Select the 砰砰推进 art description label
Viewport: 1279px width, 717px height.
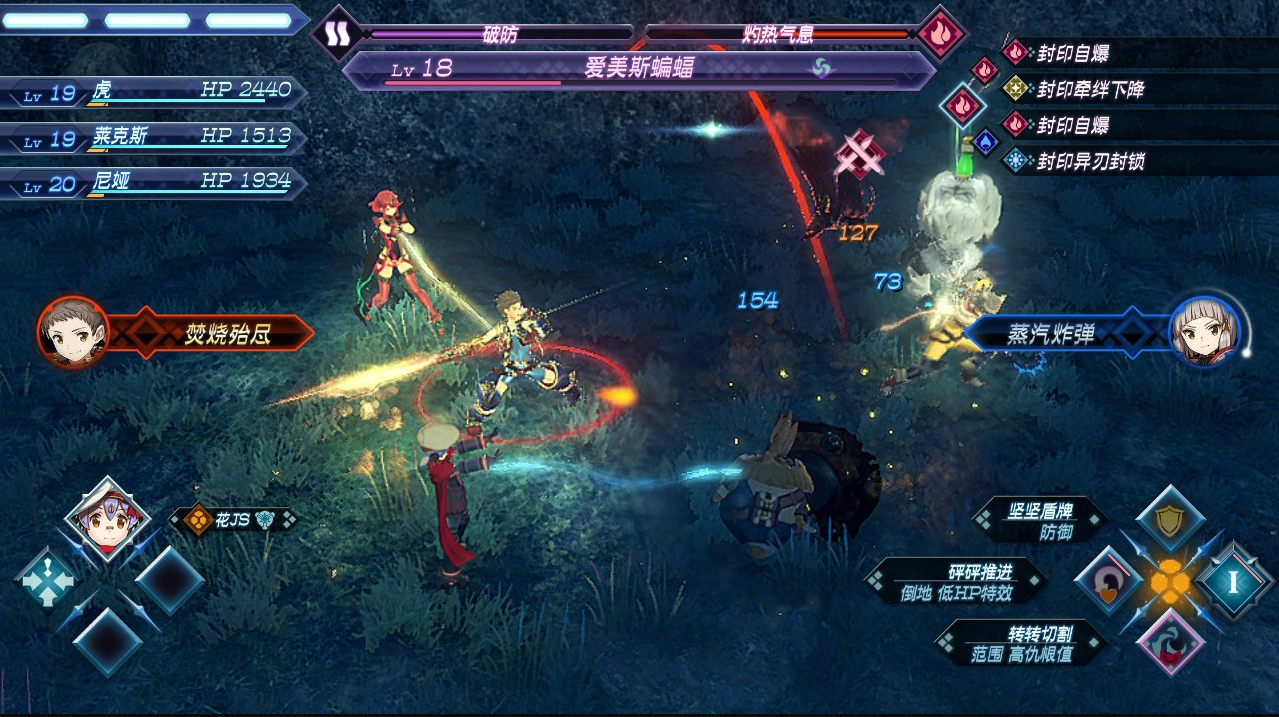pyautogui.click(x=957, y=582)
